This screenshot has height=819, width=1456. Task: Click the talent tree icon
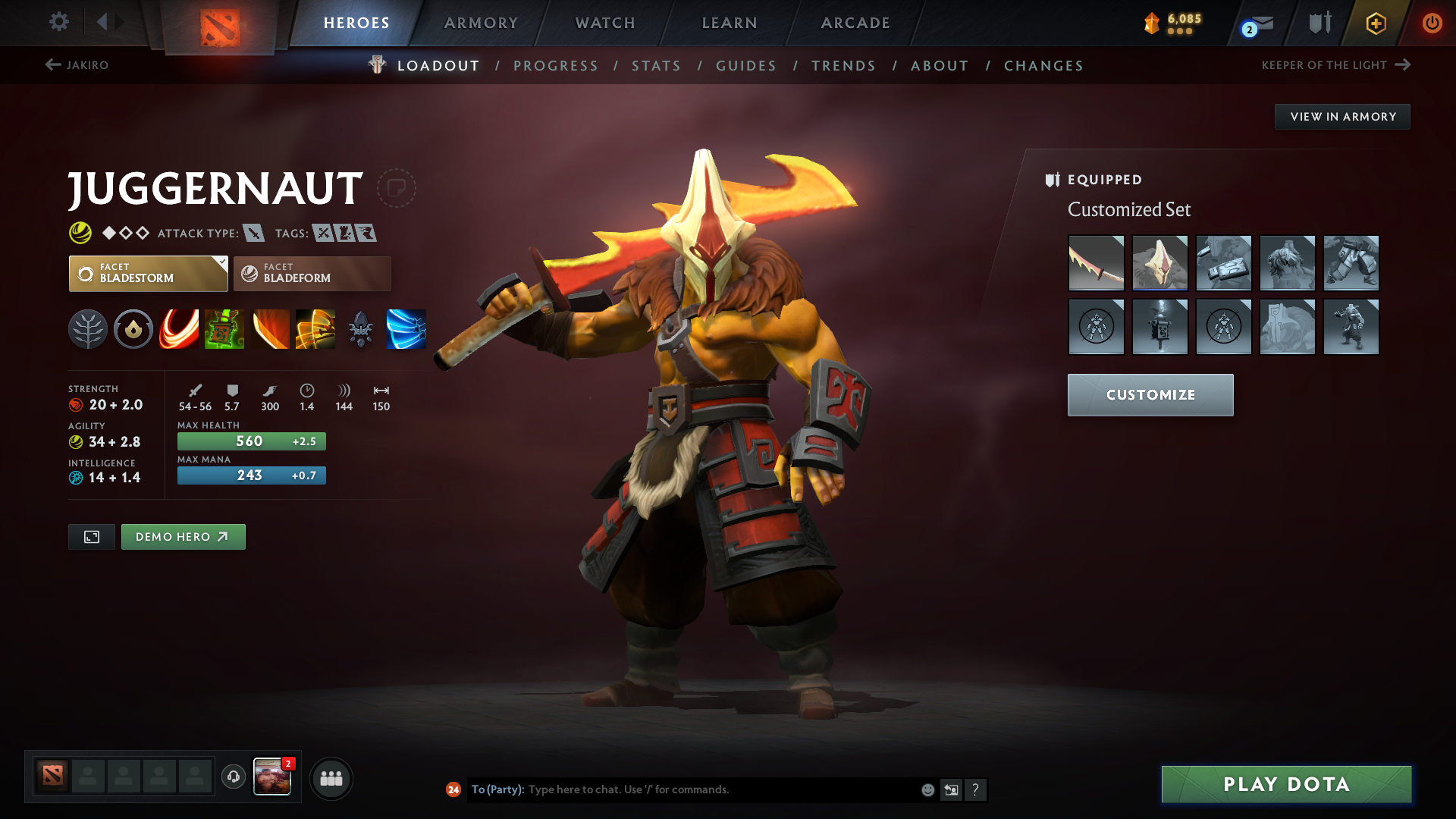click(88, 328)
